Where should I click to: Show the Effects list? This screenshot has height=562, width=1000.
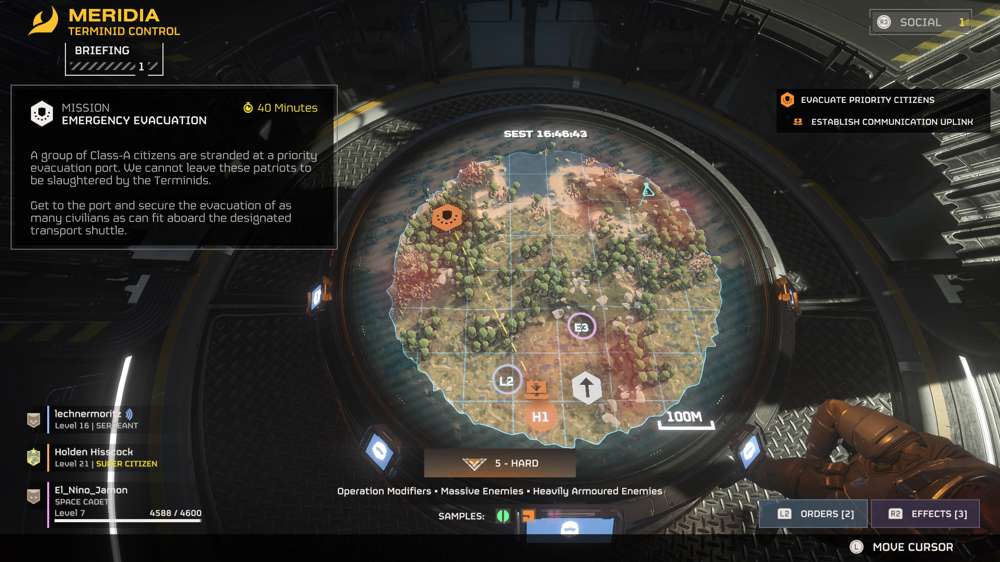pos(926,514)
